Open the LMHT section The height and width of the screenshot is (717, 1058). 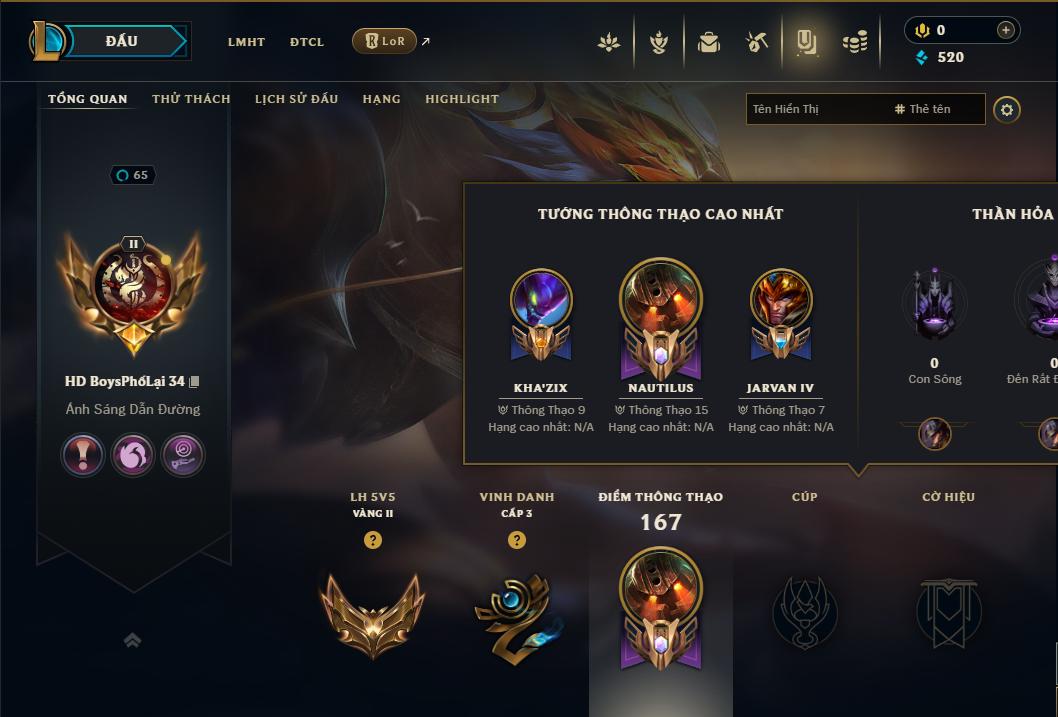(x=246, y=42)
